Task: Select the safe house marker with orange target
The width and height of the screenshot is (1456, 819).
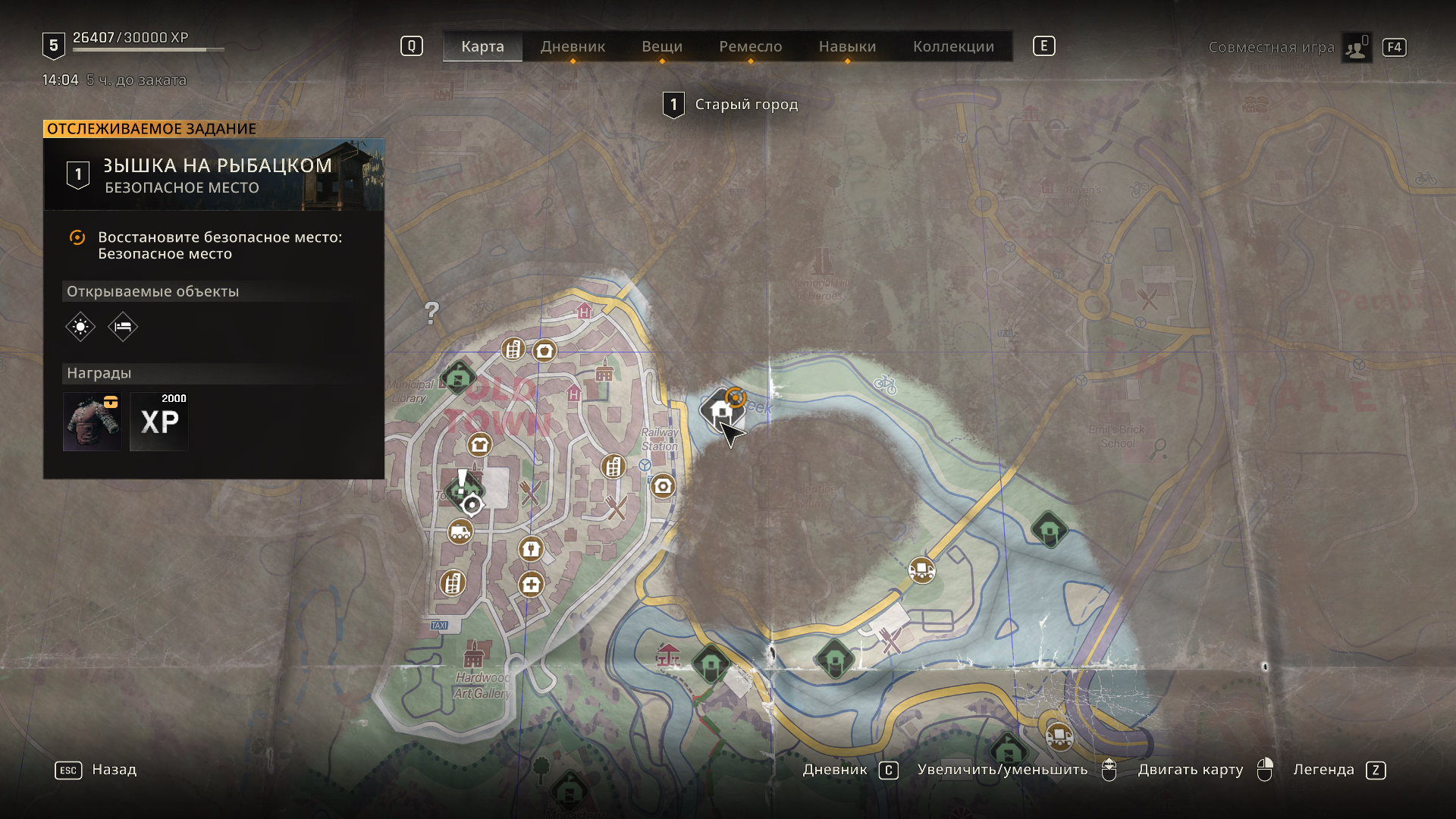Action: point(722,410)
